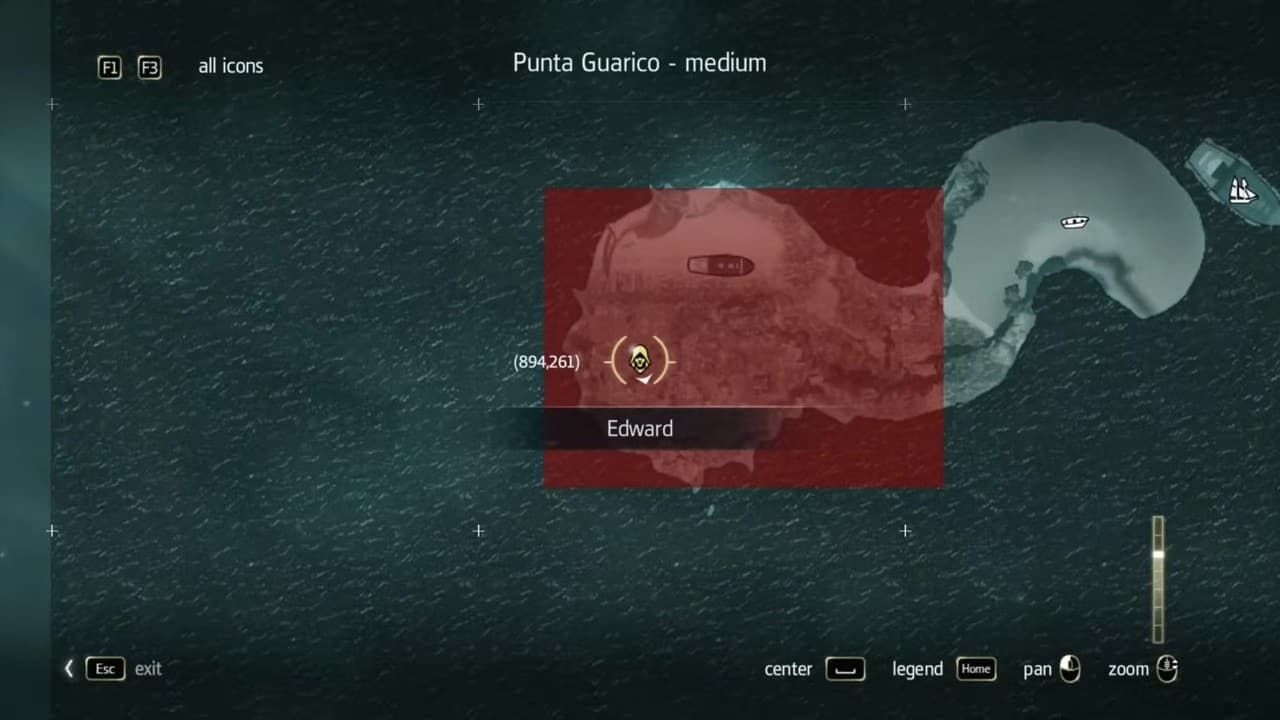Toggle the 'all icons' filter
Viewport: 1280px width, 720px height.
tap(231, 66)
